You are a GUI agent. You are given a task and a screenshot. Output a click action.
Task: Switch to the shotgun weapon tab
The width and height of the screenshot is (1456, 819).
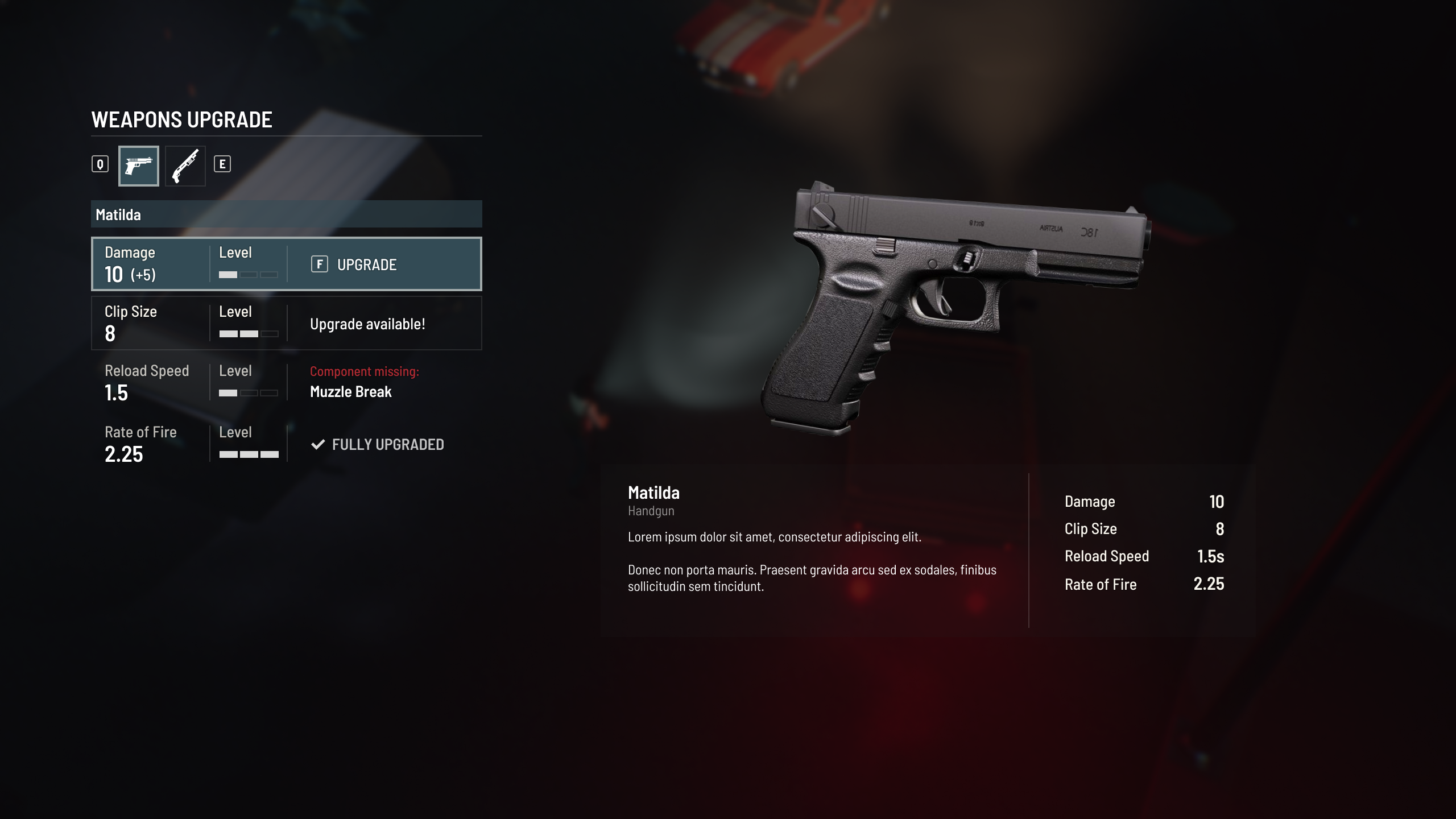click(185, 166)
